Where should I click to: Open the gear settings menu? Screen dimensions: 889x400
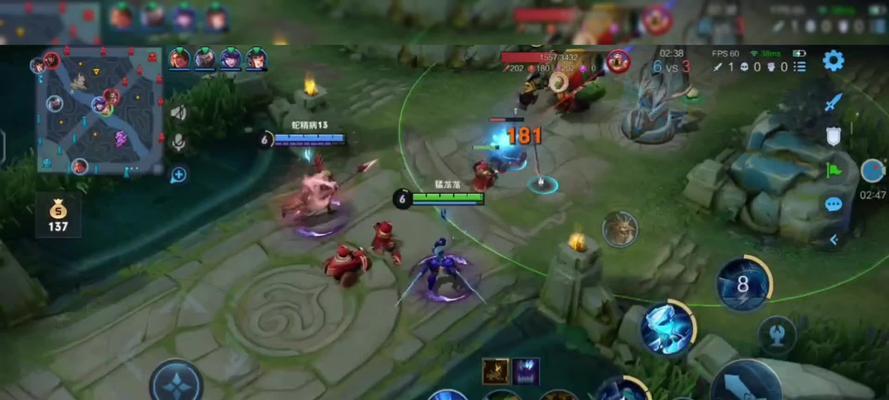(x=833, y=61)
